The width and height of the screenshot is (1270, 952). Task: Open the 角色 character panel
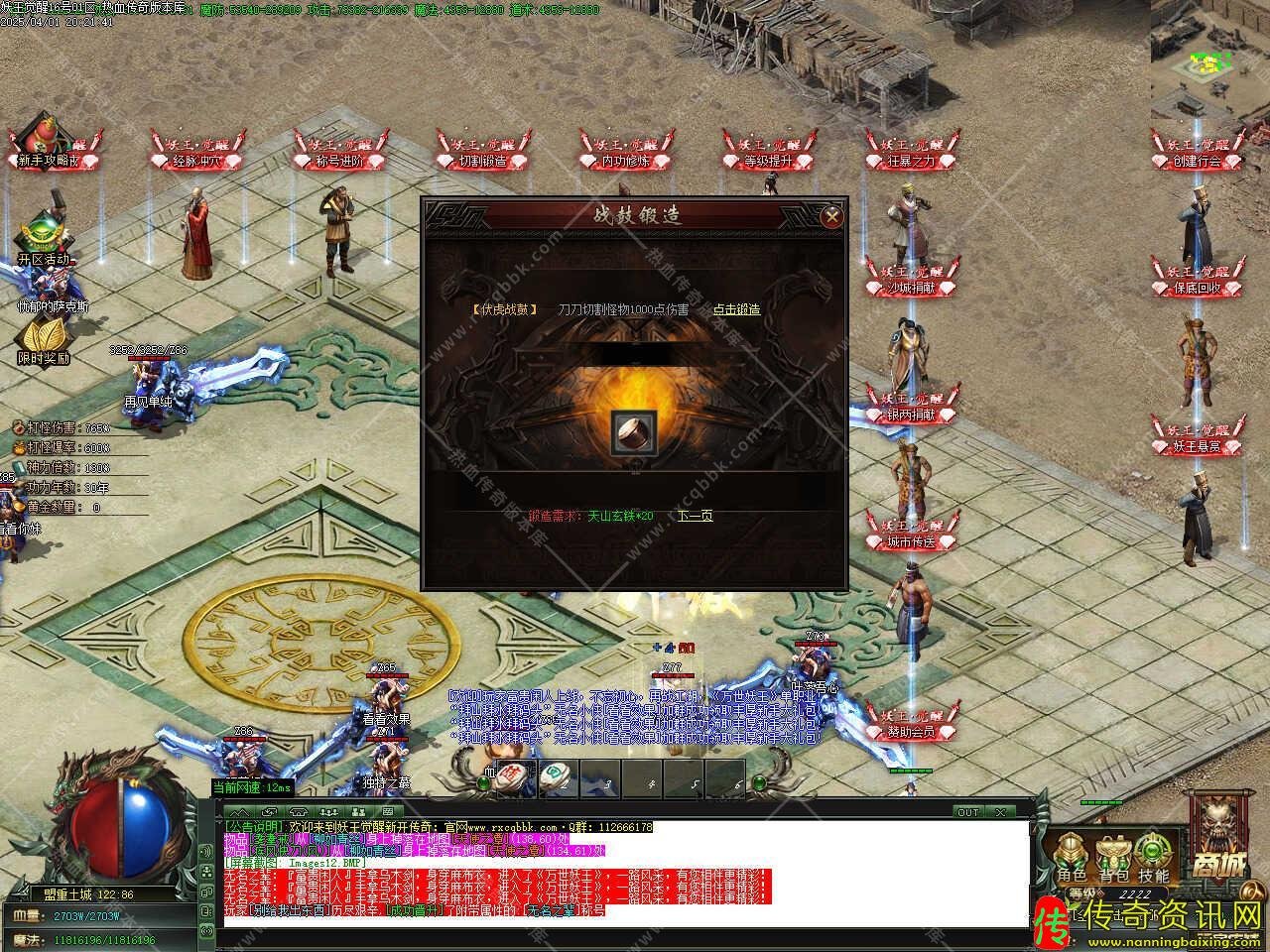point(1071,858)
